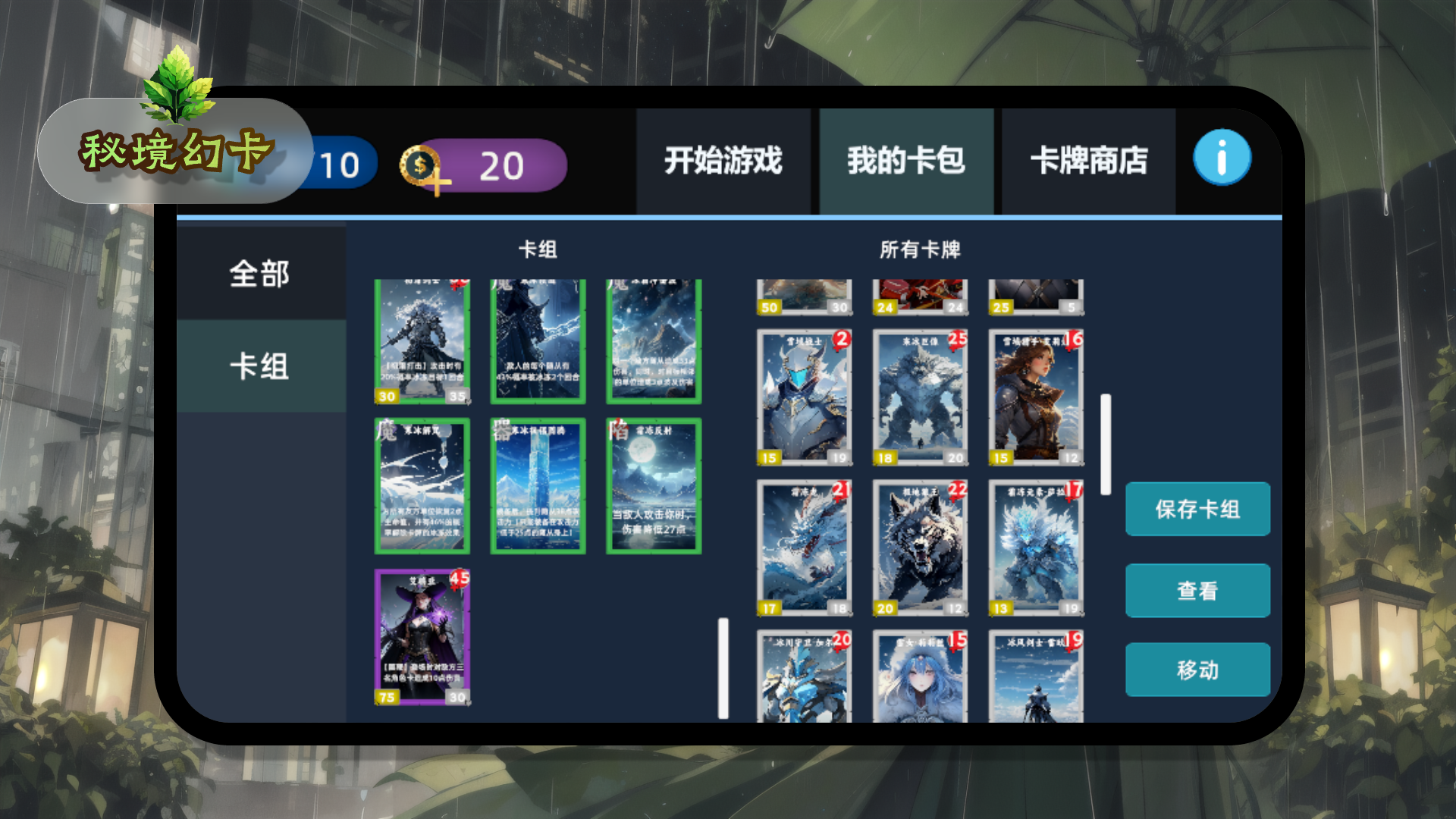The width and height of the screenshot is (1456, 819).
Task: Click the 魔 type icon on 寒冰解咒 card
Action: [388, 428]
